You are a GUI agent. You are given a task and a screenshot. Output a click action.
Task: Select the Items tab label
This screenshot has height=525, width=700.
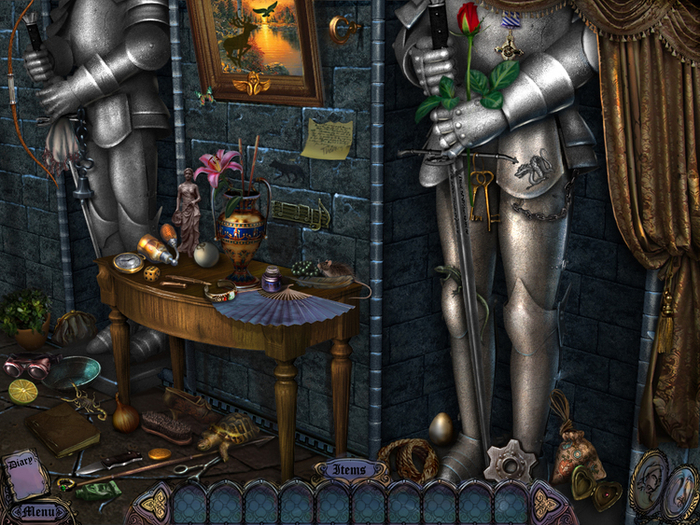pyautogui.click(x=350, y=468)
